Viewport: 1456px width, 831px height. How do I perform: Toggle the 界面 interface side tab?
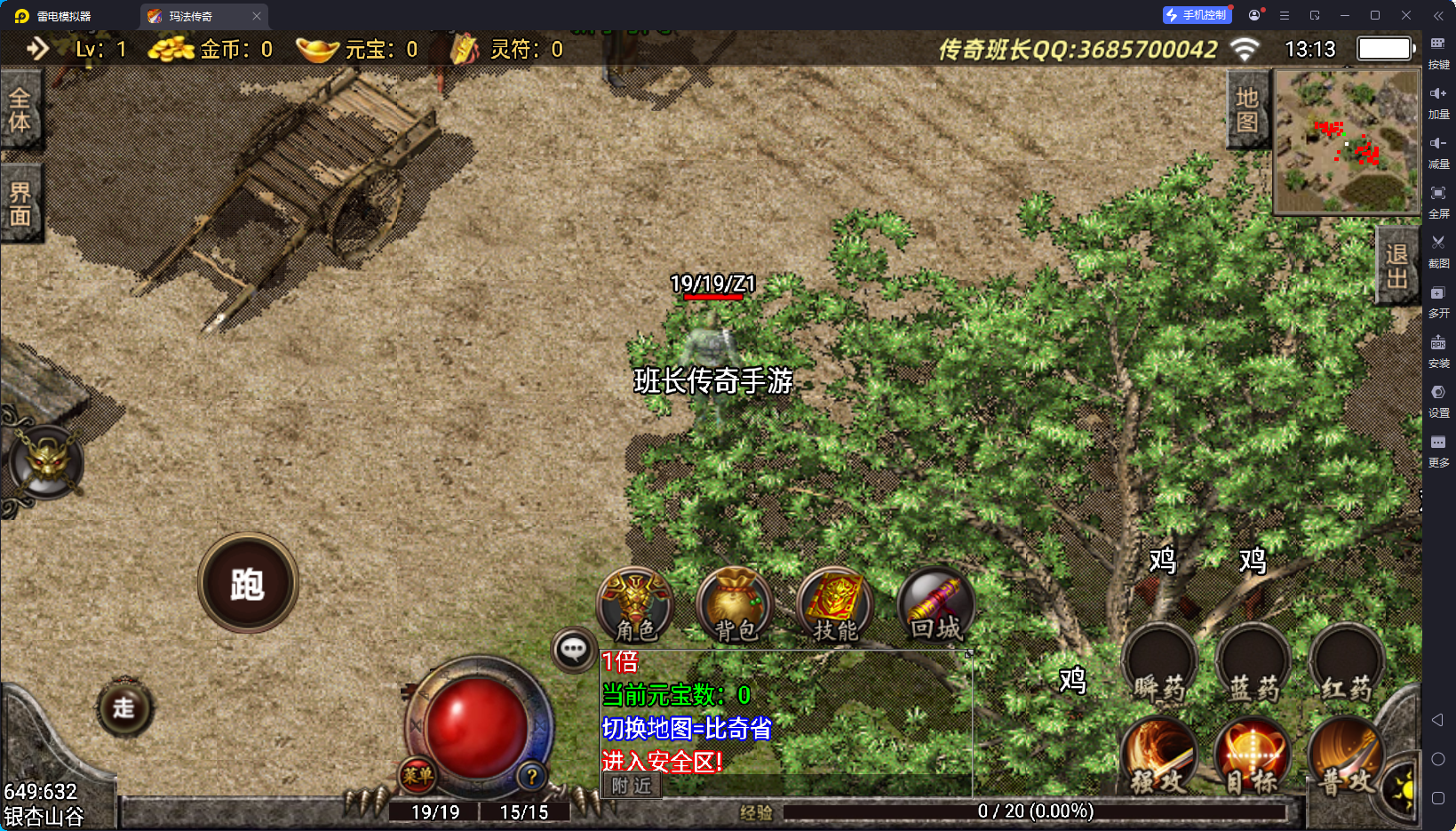(x=20, y=204)
